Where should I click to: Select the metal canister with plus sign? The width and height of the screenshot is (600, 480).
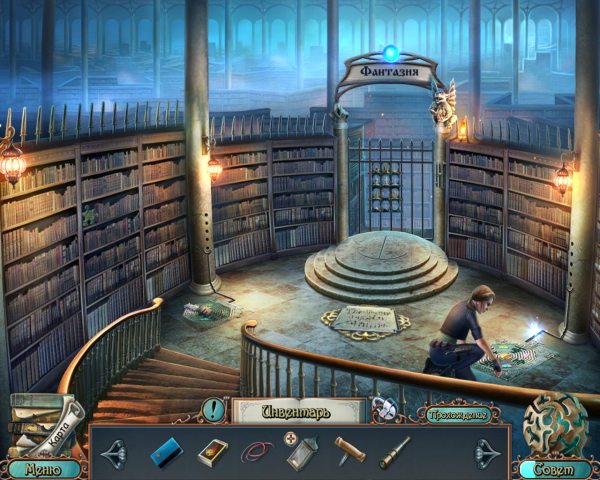(x=302, y=452)
